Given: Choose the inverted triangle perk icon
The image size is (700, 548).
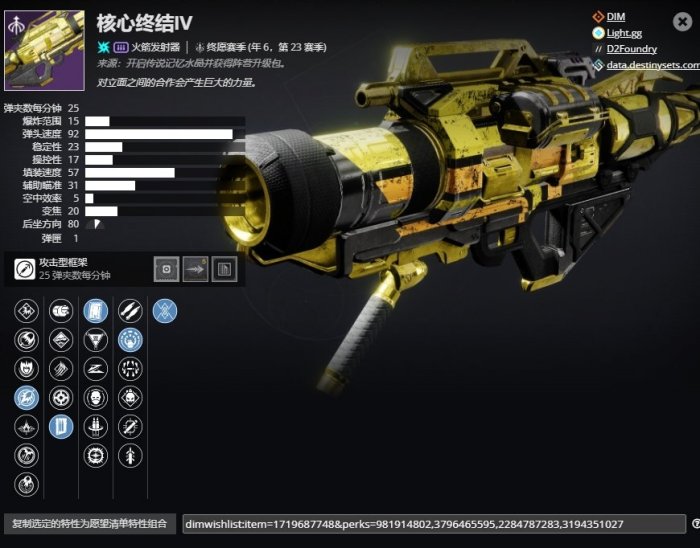Looking at the screenshot, I should 96,340.
